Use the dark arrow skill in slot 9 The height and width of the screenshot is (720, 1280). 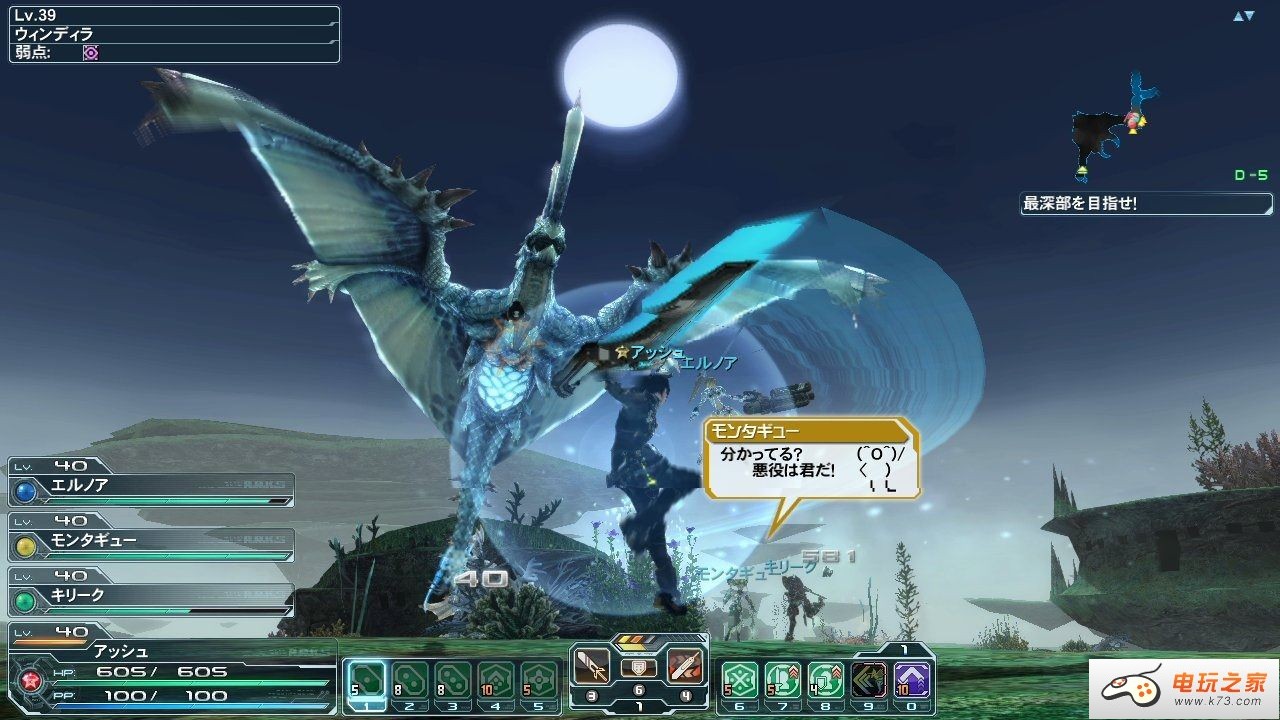pos(869,680)
